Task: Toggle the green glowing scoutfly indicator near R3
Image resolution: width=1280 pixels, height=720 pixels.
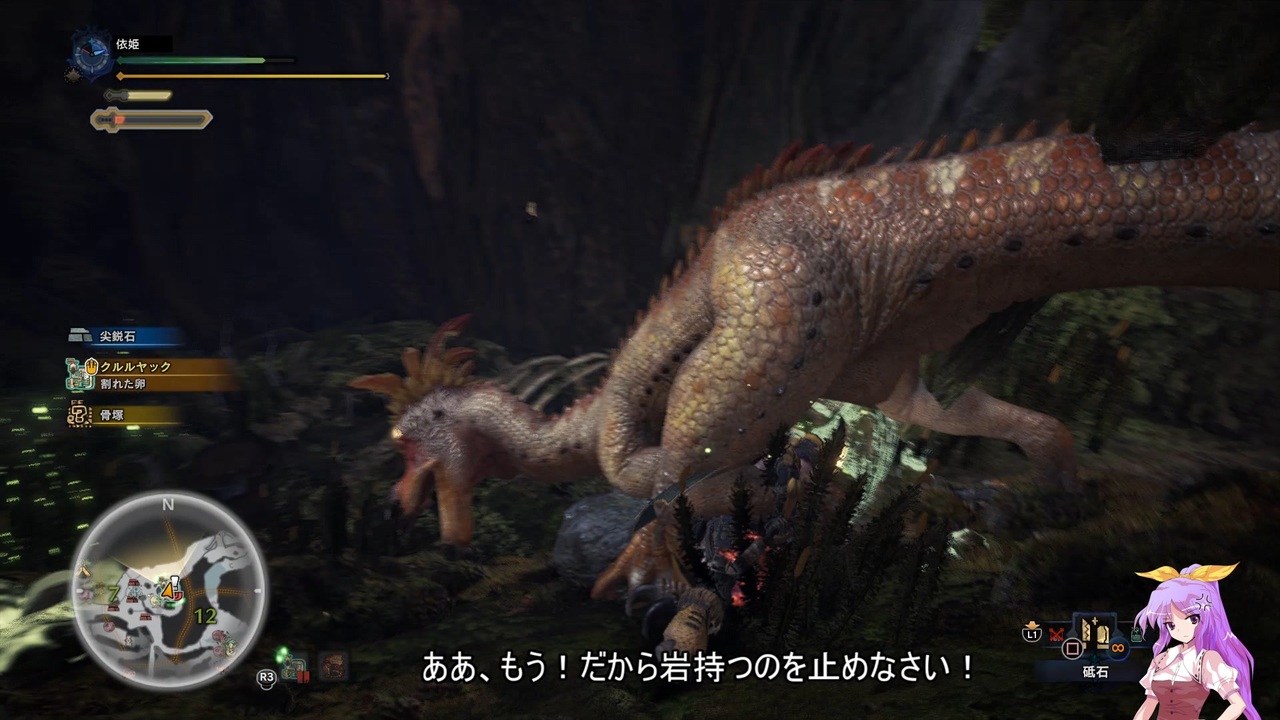Action: click(x=281, y=654)
